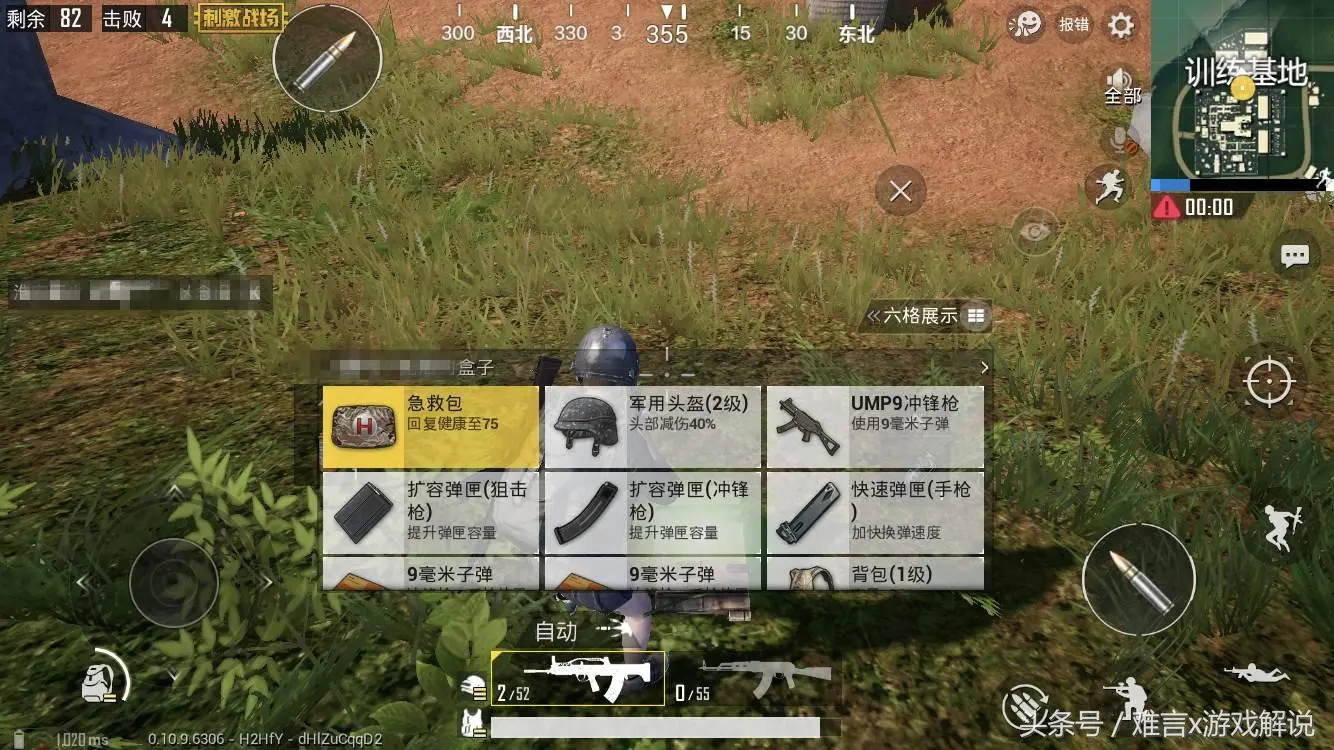Open the quick chat emoji icon
The height and width of the screenshot is (750, 1334).
(1027, 21)
